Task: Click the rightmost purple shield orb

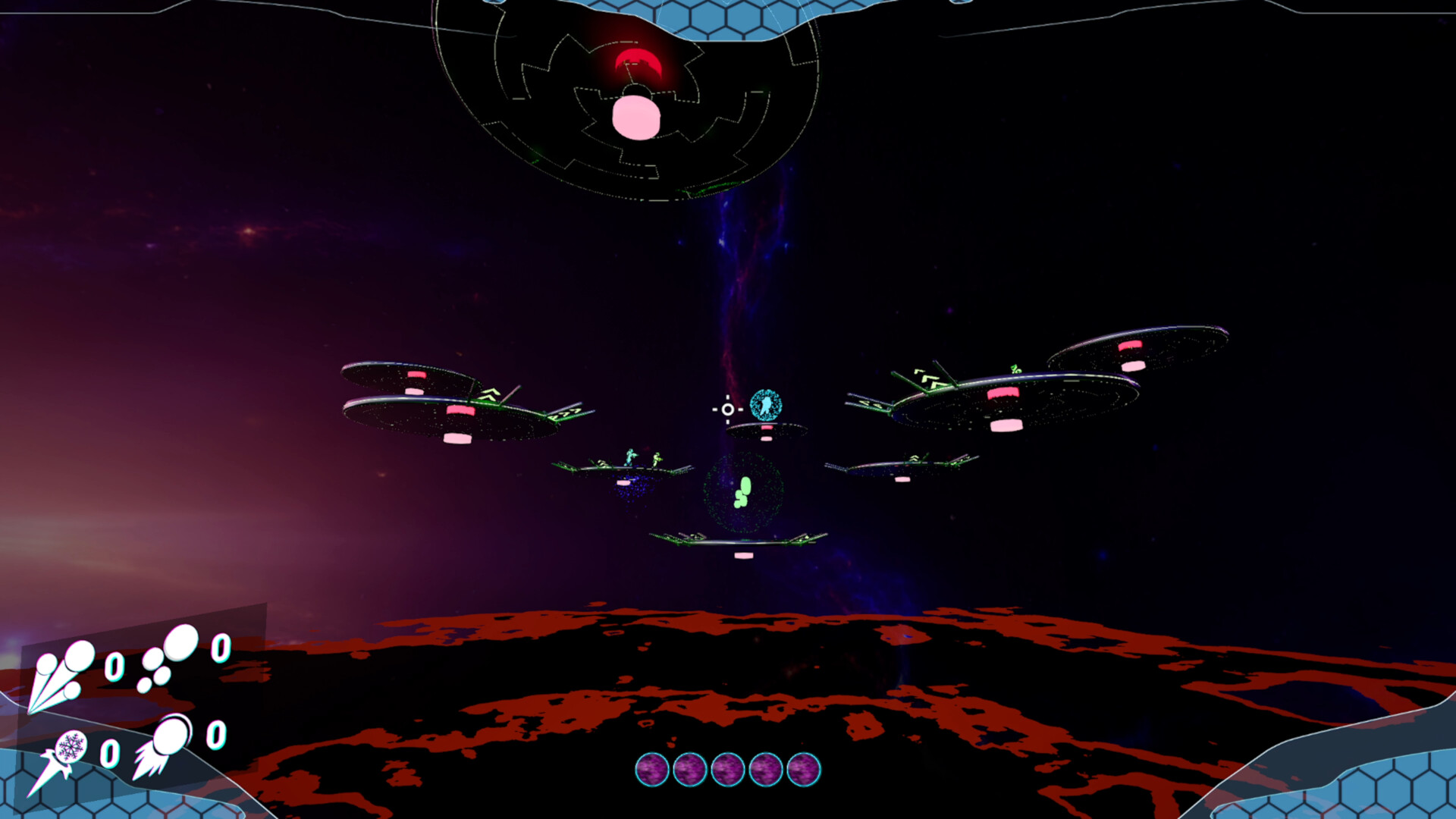Action: pyautogui.click(x=805, y=768)
